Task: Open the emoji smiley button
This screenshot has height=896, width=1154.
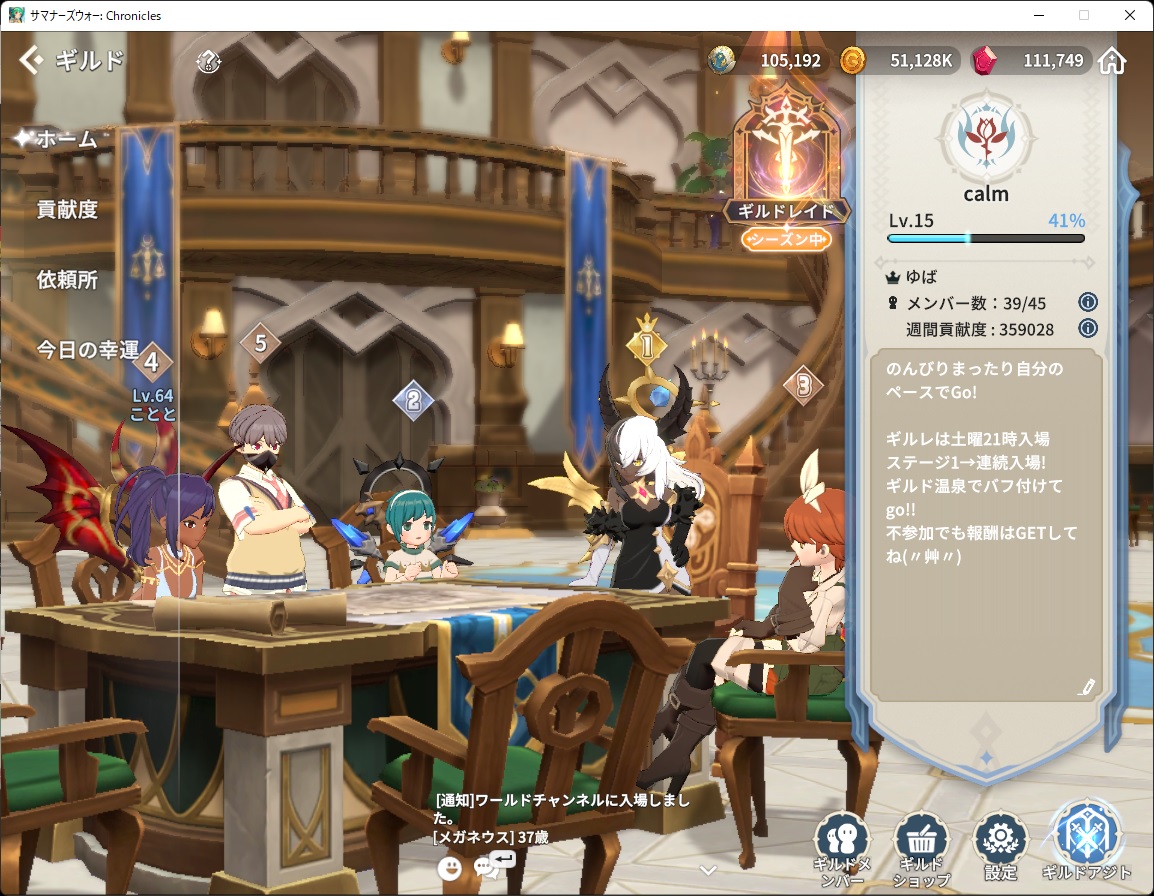Action: tap(449, 868)
